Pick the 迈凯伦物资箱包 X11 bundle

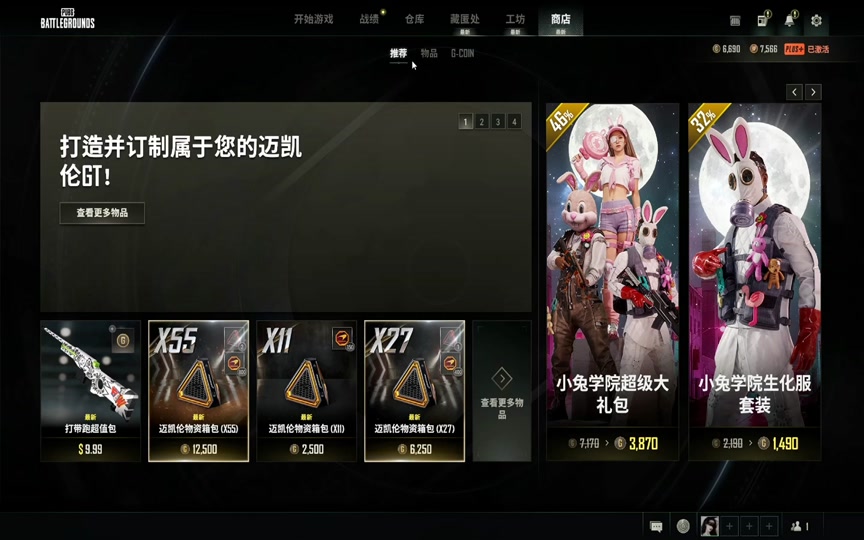pos(306,391)
